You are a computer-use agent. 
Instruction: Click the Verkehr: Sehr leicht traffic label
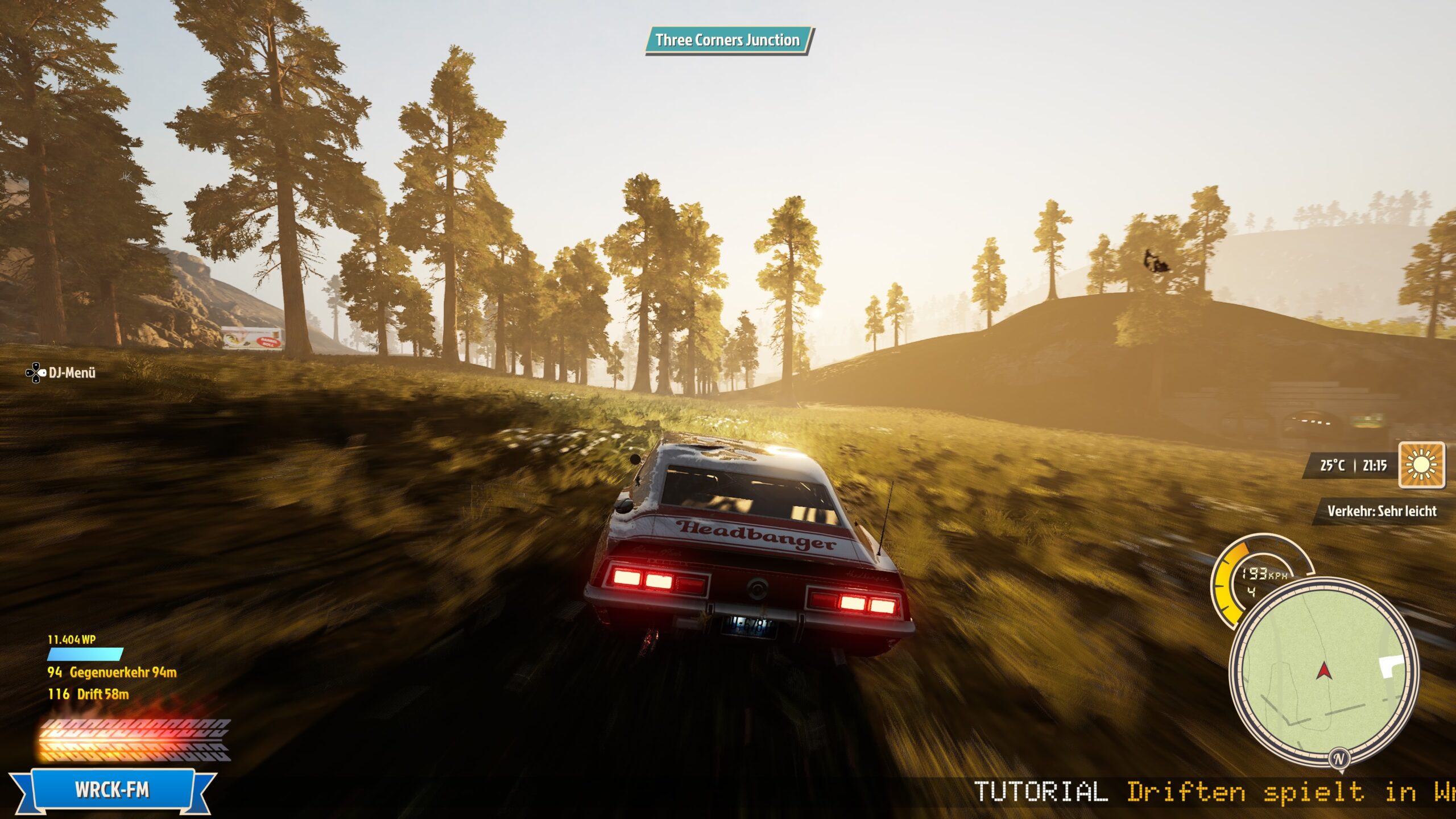click(1381, 511)
